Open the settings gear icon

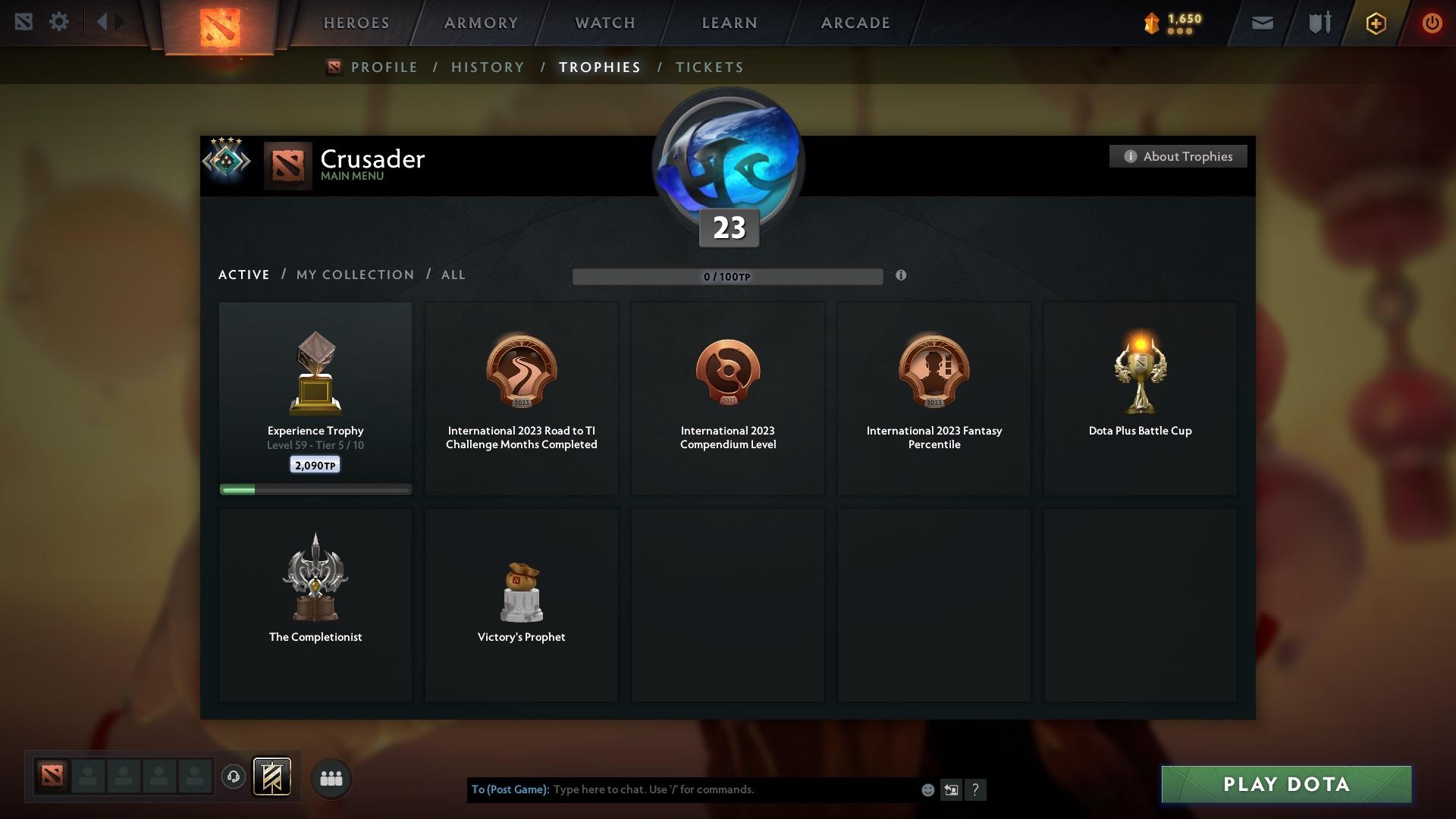(59, 22)
